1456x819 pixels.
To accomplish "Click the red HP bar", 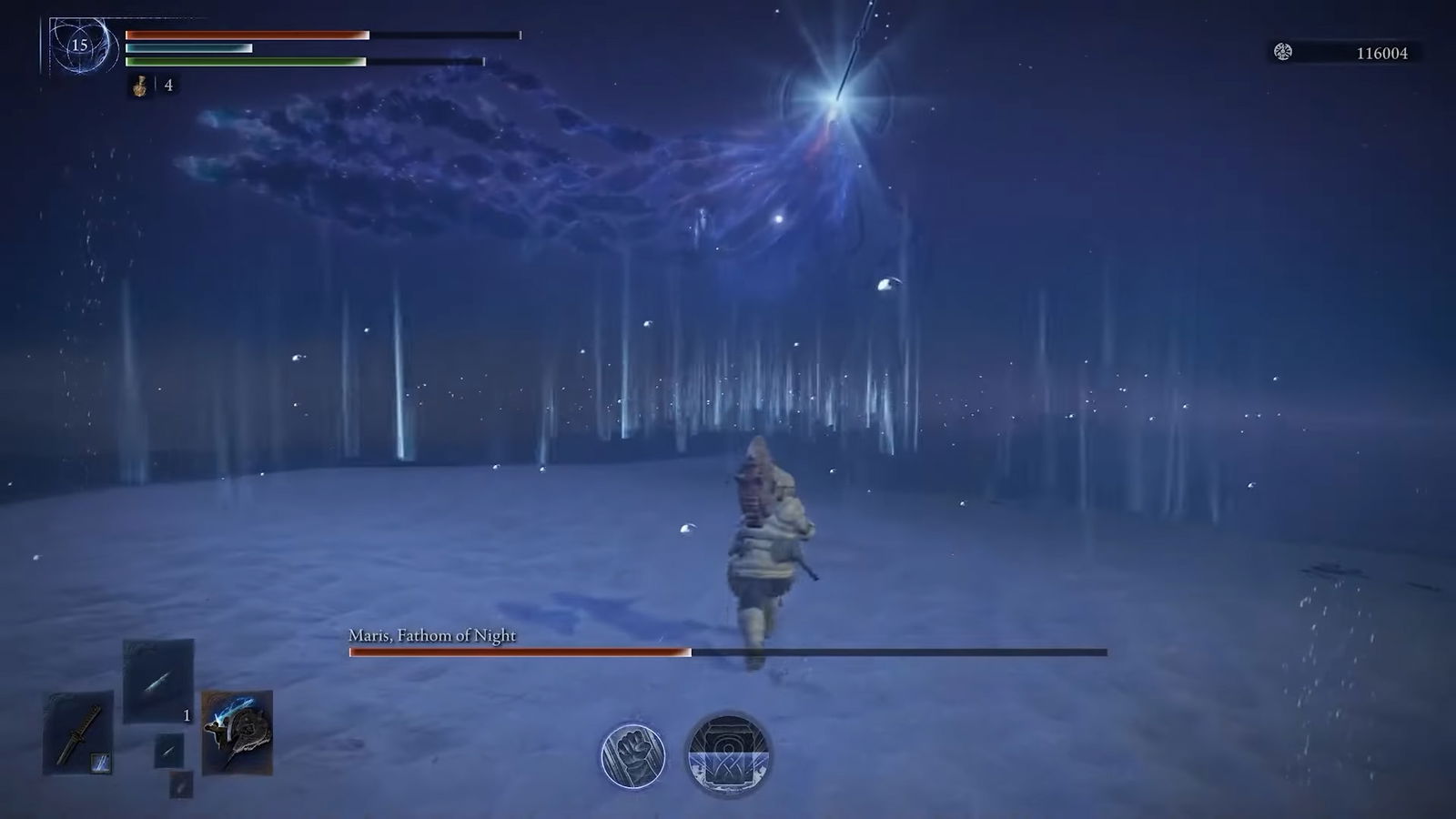I will tap(246, 35).
